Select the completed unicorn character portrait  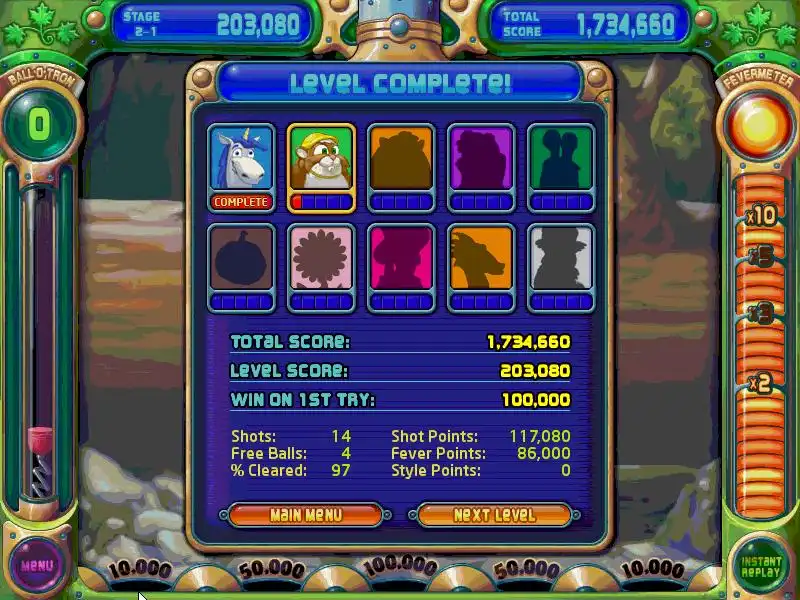(241, 160)
